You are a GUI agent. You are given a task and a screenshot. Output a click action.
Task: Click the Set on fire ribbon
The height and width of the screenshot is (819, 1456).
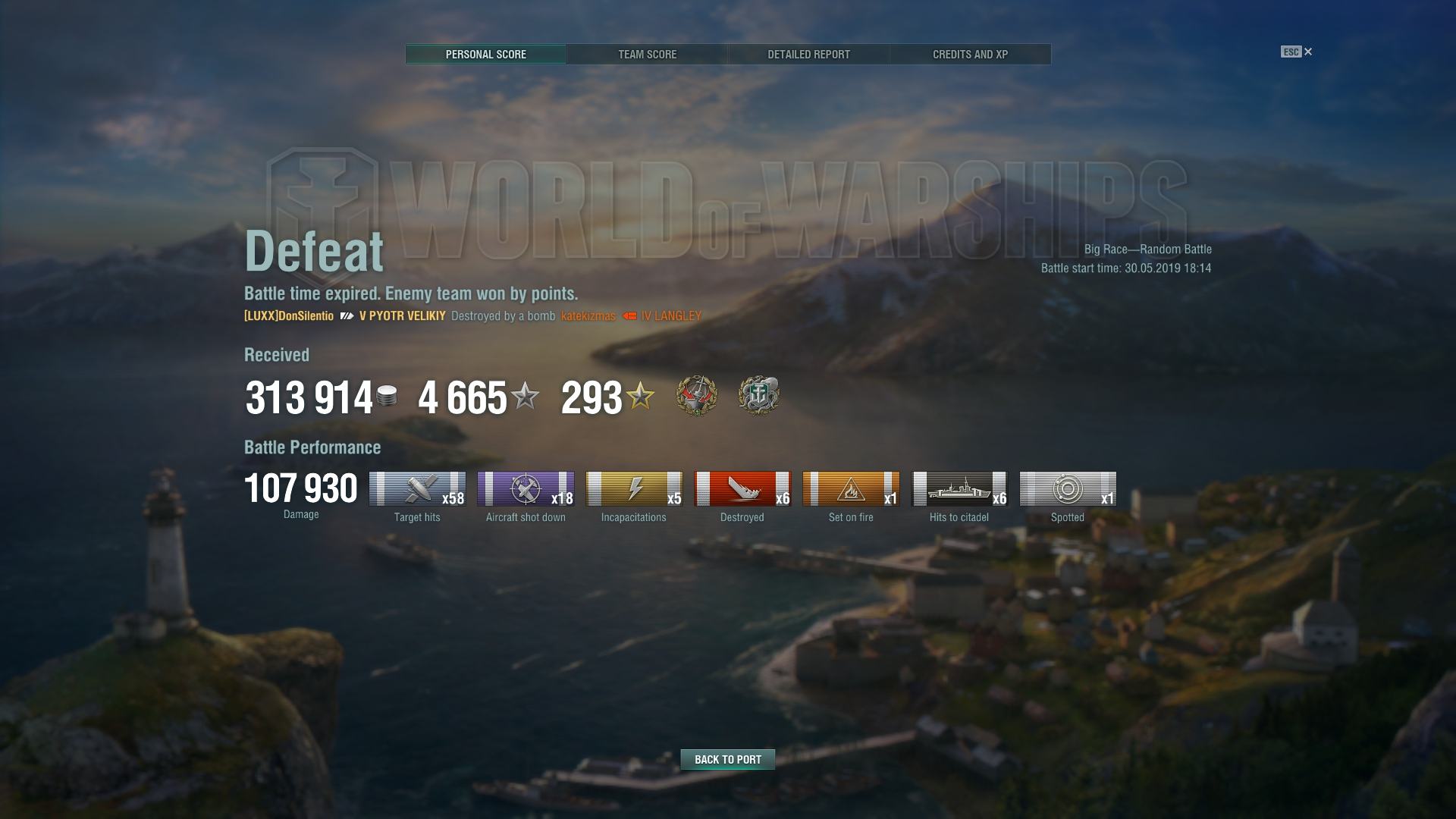(851, 489)
